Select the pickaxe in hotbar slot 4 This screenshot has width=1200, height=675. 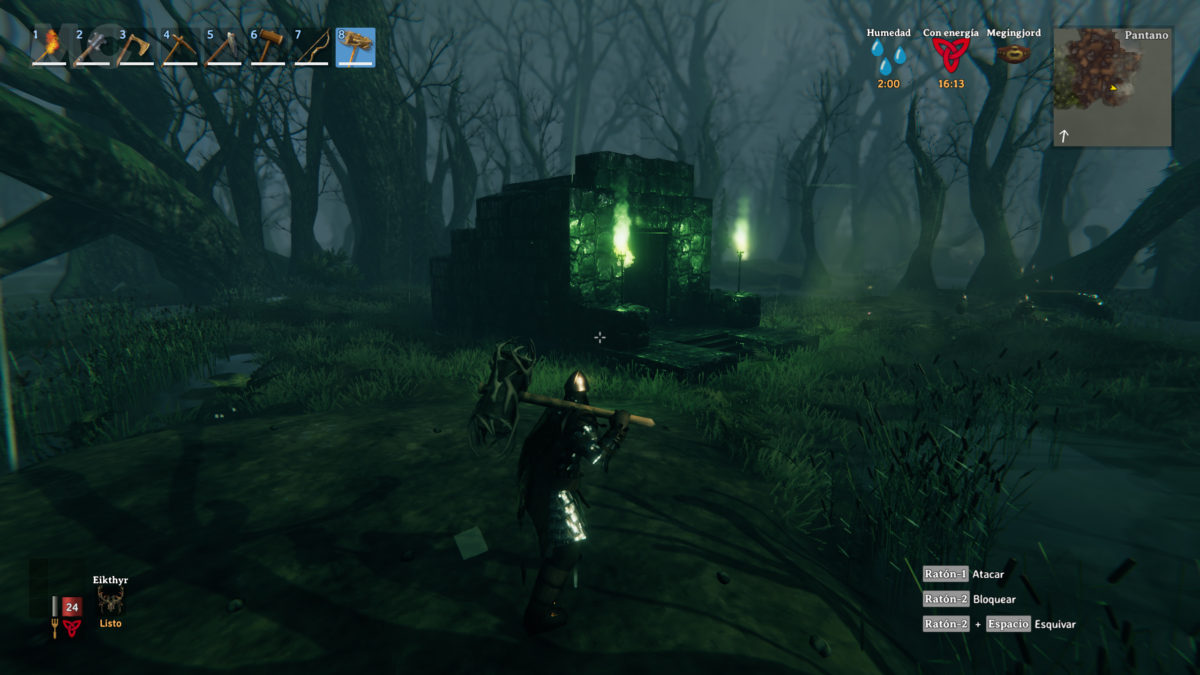tap(180, 46)
